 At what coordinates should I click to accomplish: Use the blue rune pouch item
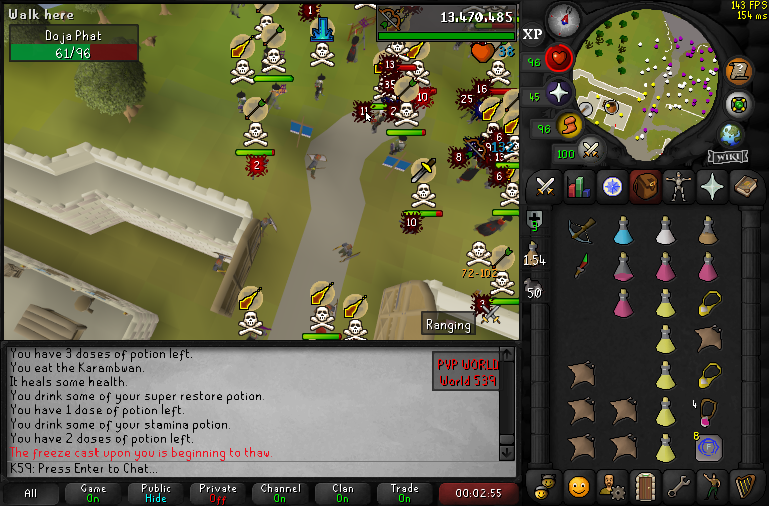pos(709,446)
